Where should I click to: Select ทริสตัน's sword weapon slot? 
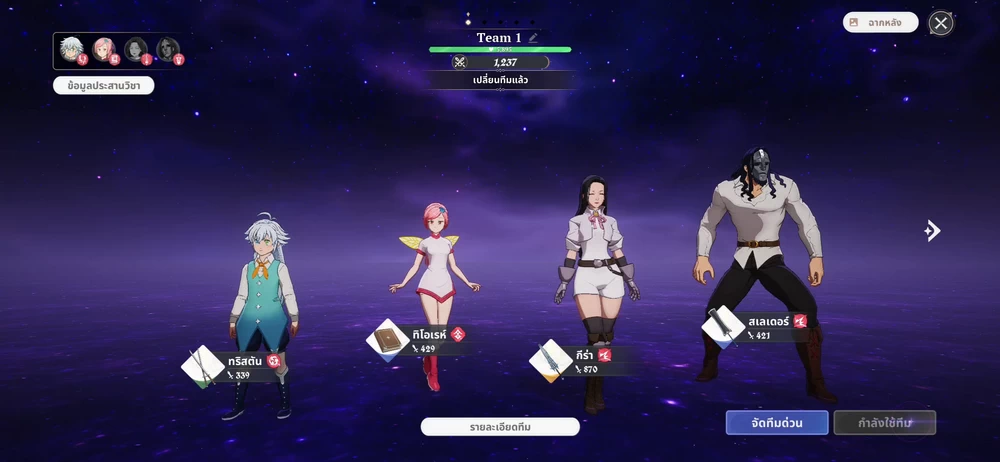203,366
